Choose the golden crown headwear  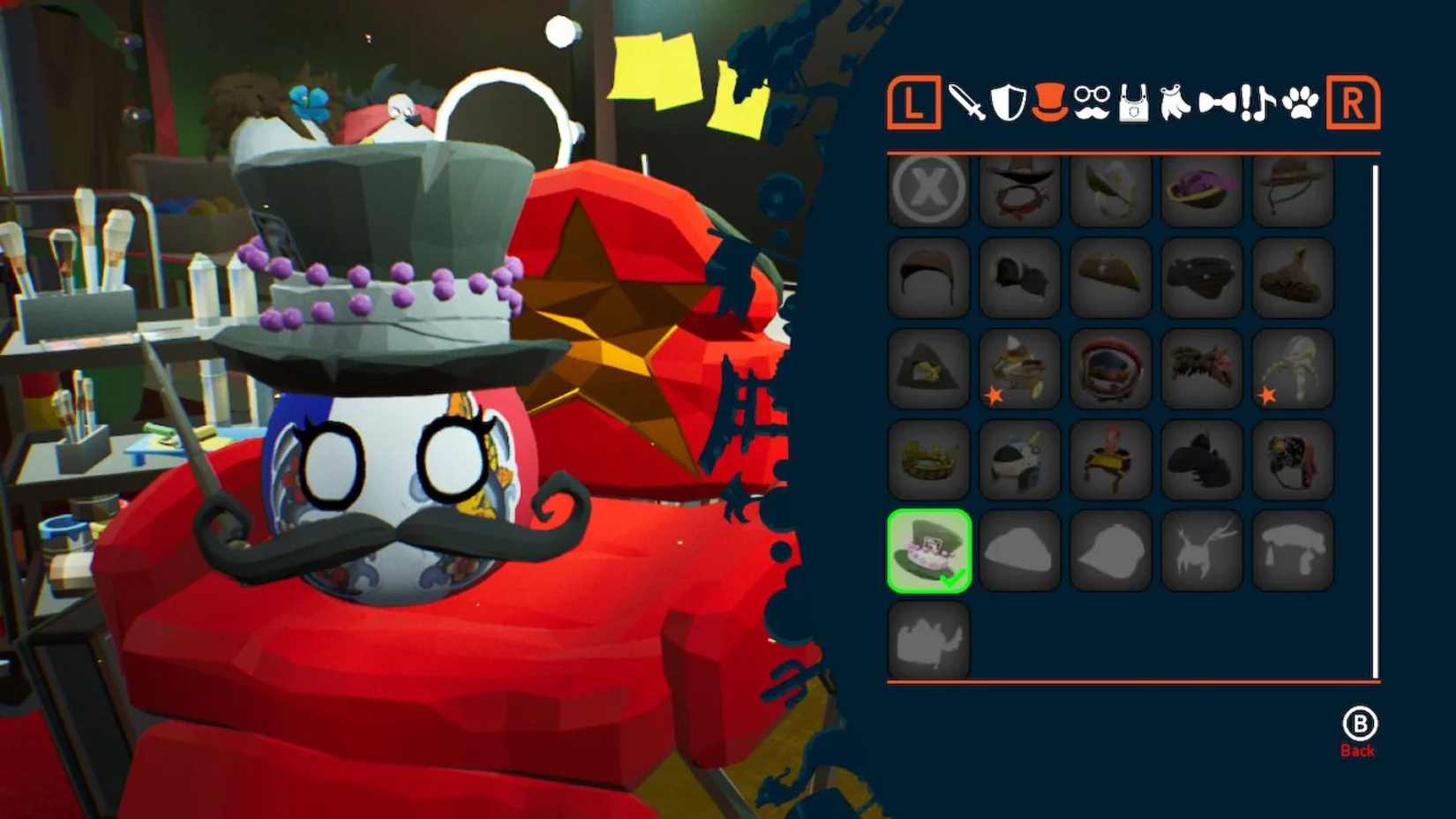click(x=928, y=459)
